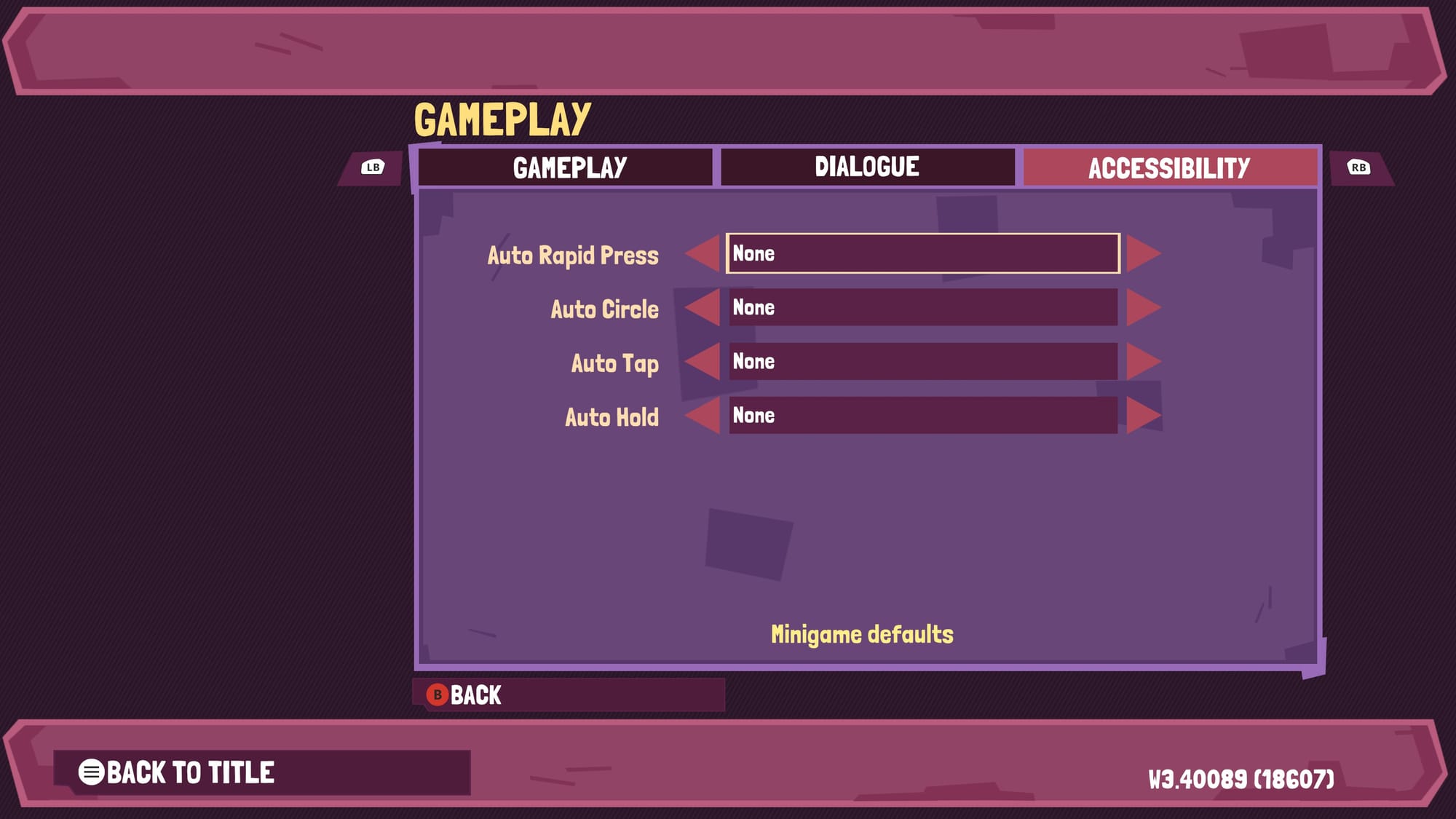This screenshot has height=819, width=1456.
Task: Open the Auto Hold None selector
Action: click(x=925, y=416)
